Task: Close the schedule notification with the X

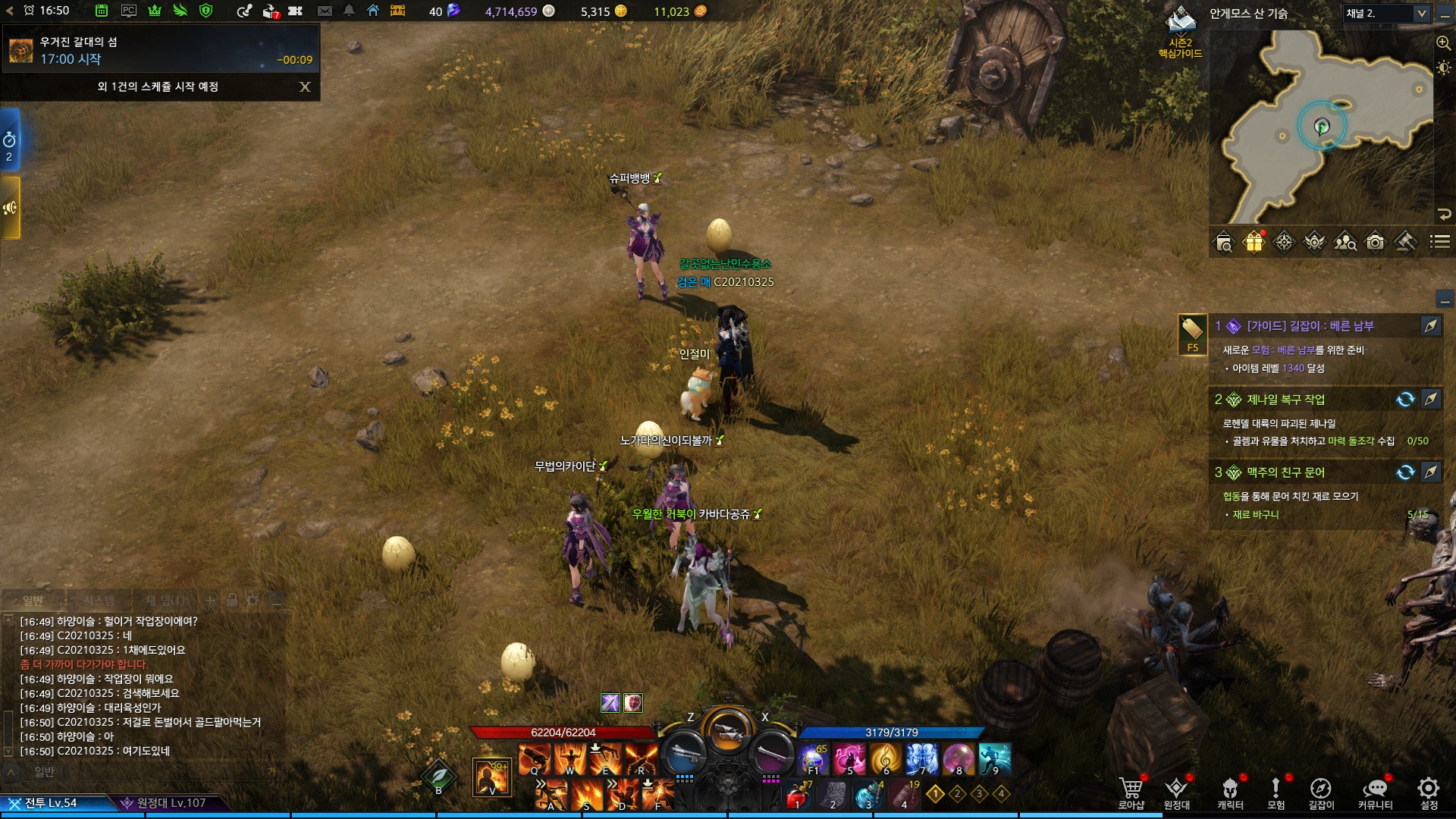Action: (x=305, y=86)
